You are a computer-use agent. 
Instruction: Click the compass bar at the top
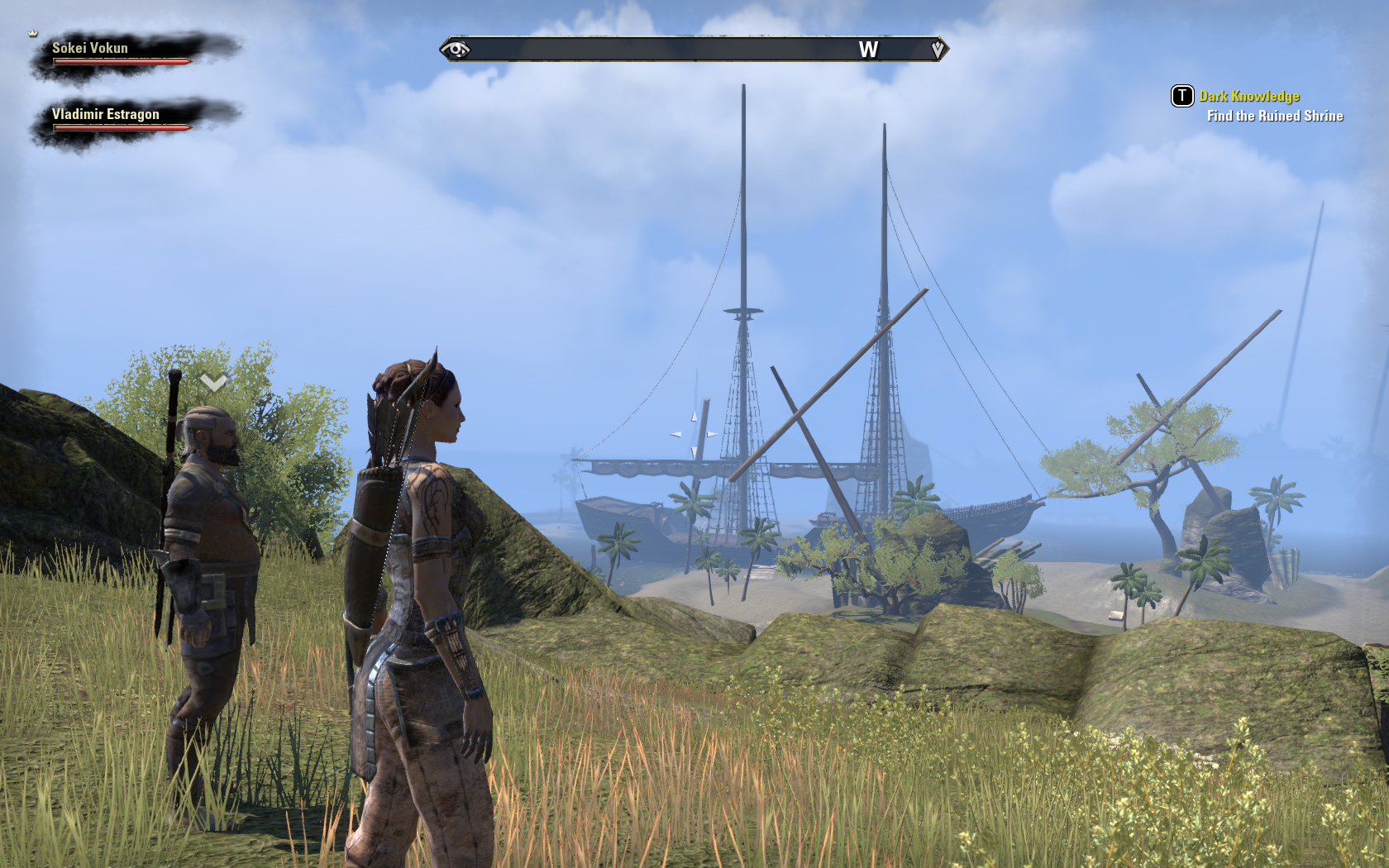(x=694, y=50)
